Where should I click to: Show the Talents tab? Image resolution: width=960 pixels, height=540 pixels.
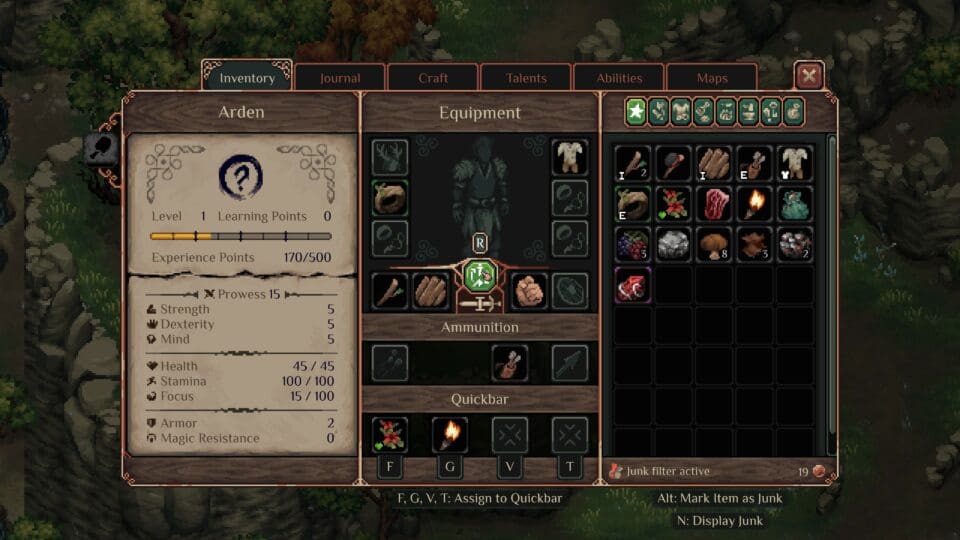pyautogui.click(x=526, y=78)
